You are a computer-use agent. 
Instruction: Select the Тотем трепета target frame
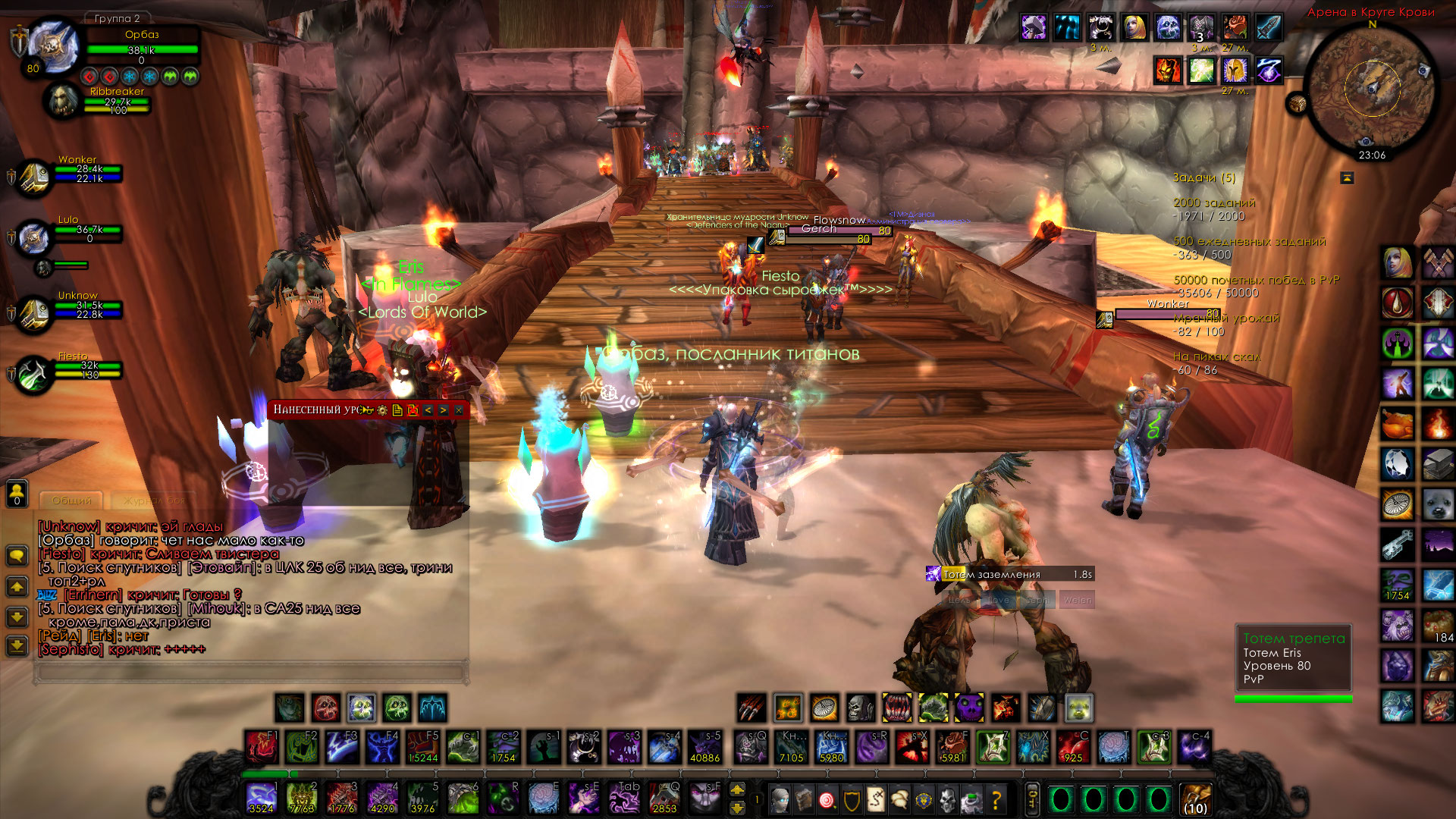click(1293, 658)
